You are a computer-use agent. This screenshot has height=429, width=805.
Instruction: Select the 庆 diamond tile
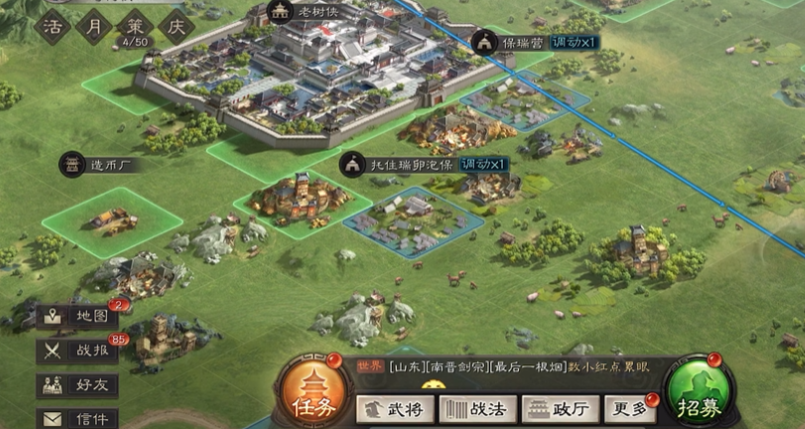pyautogui.click(x=174, y=25)
